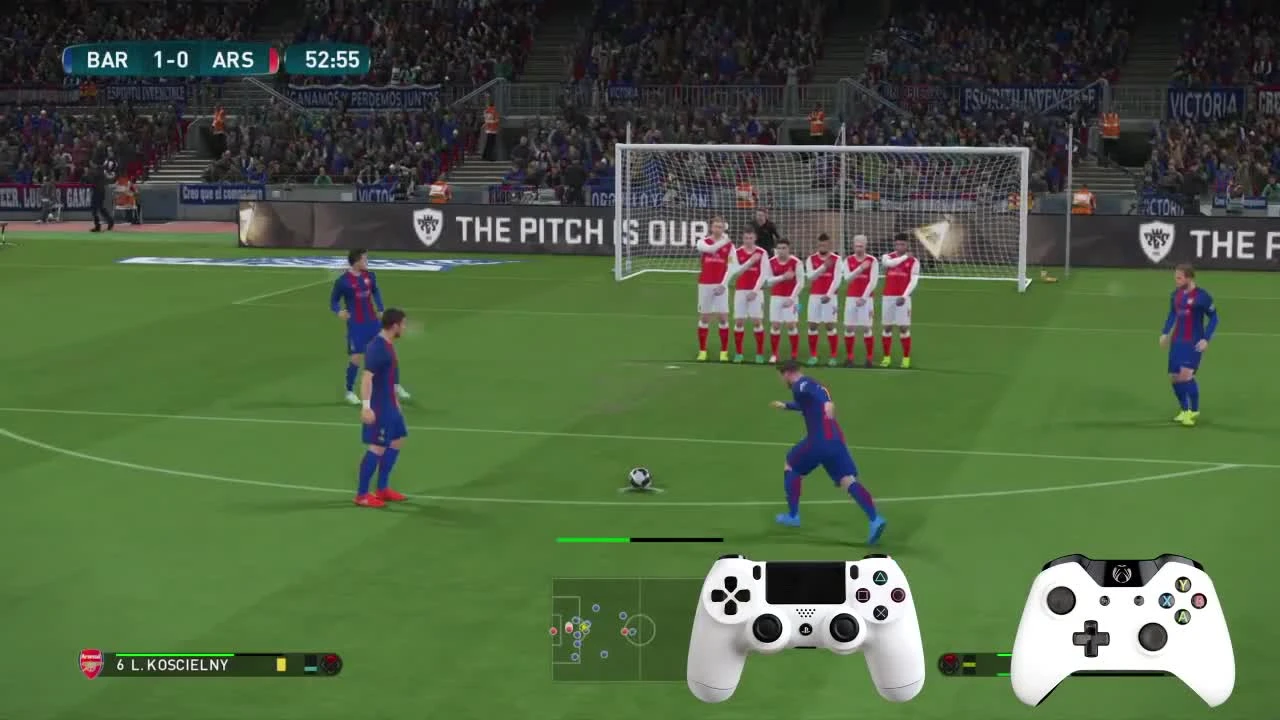Click the Triangle button on the PS4 controller

tap(881, 578)
